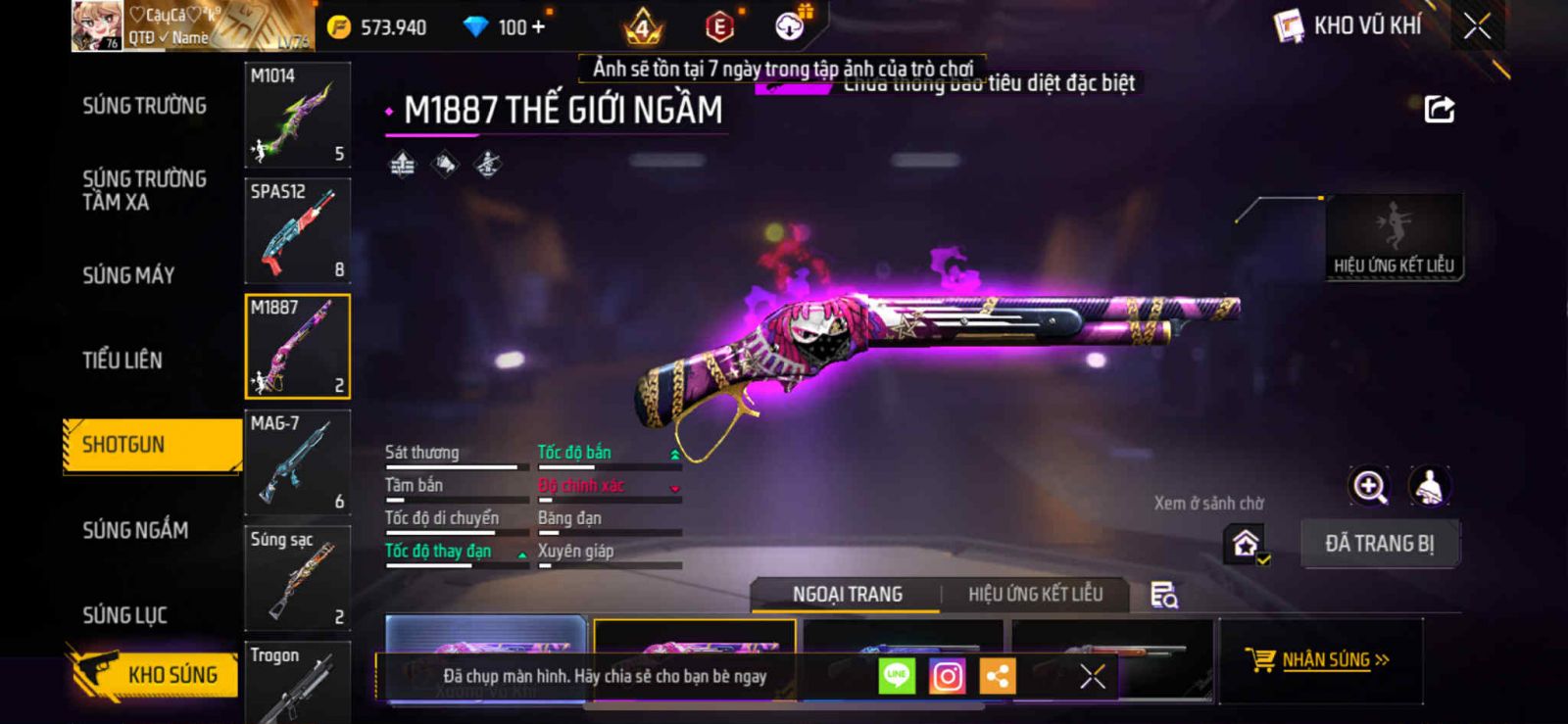Pick the SPAS12 shotgun thumbnail
1568x724 pixels.
[x=297, y=230]
